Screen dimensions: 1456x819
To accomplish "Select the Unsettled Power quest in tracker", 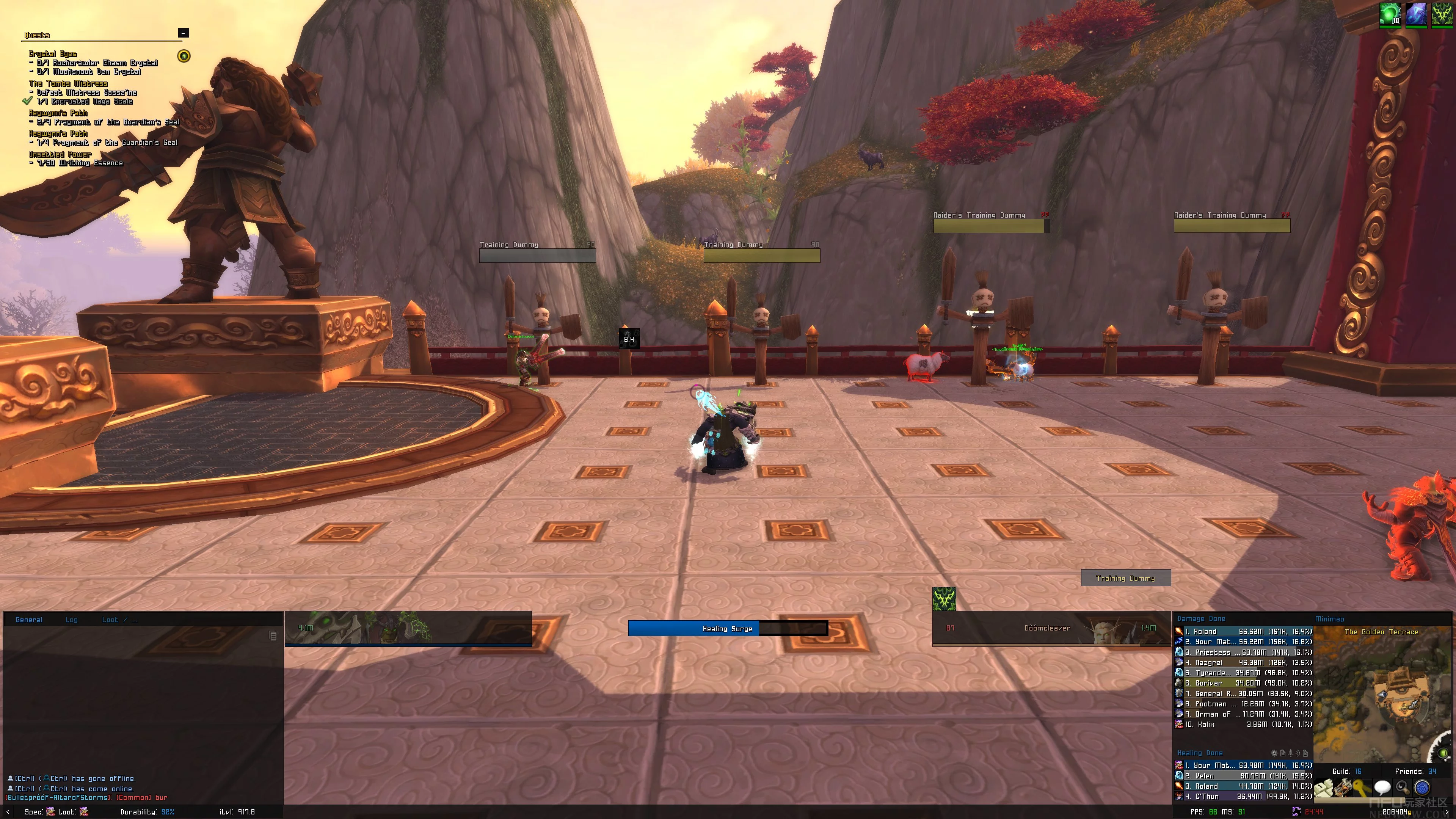I will click(60, 154).
